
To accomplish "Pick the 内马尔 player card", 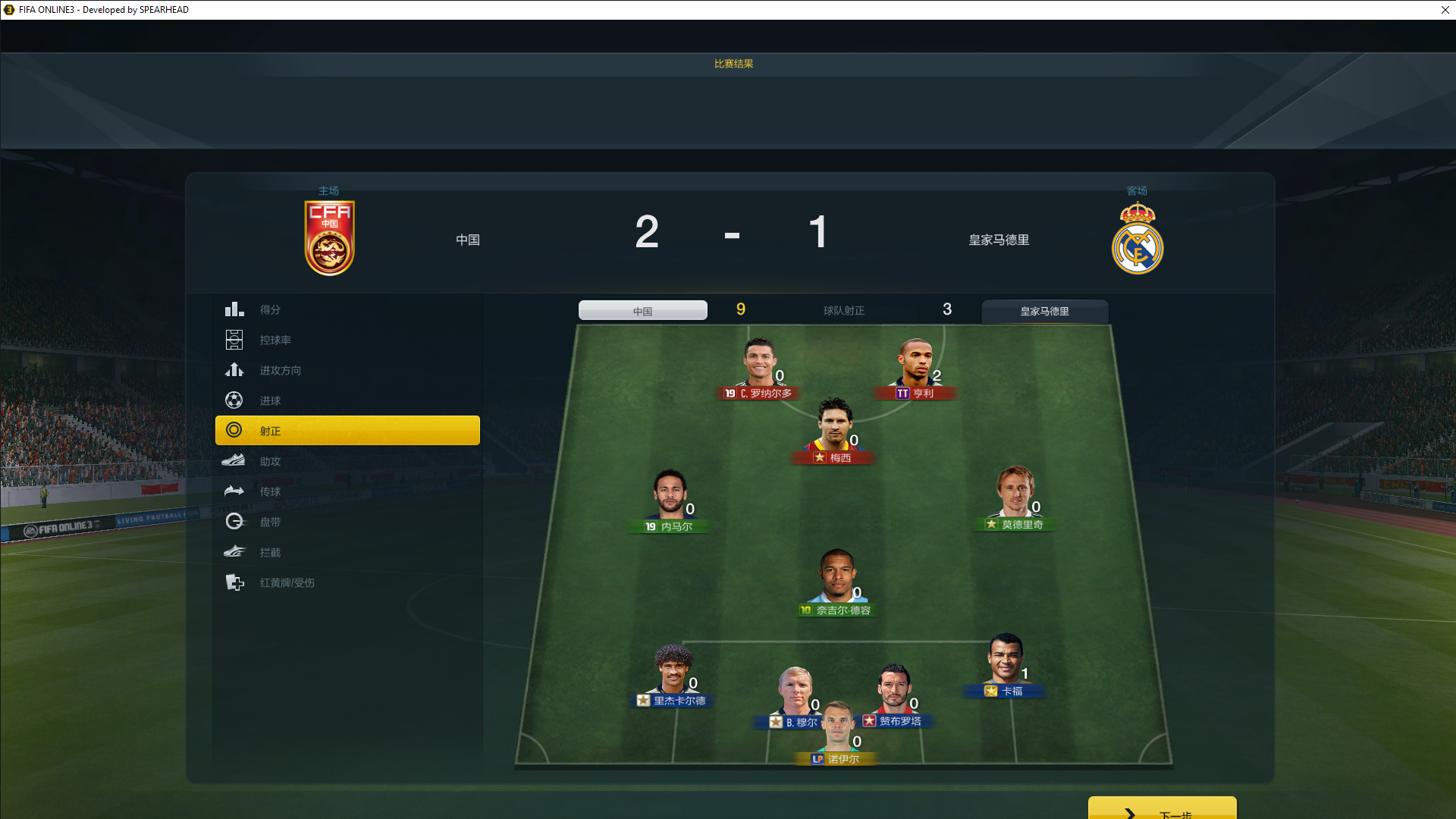I will (670, 501).
